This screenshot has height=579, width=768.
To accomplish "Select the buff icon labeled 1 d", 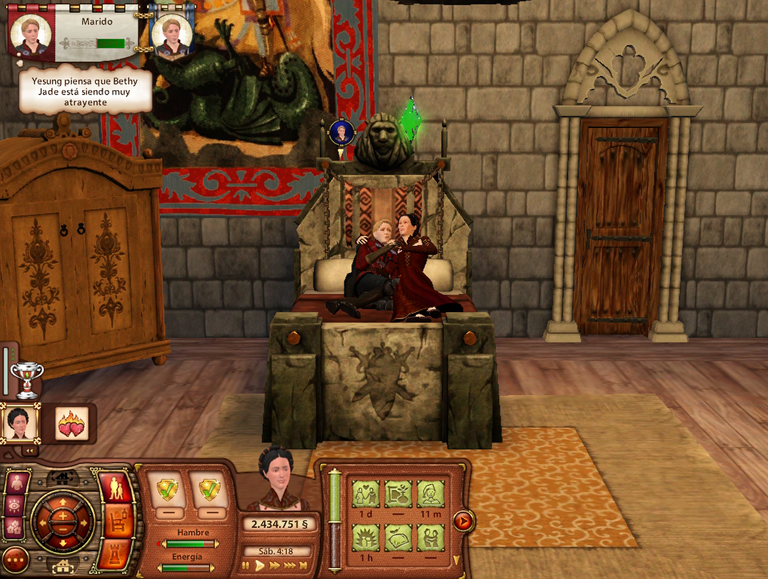I will click(x=363, y=494).
